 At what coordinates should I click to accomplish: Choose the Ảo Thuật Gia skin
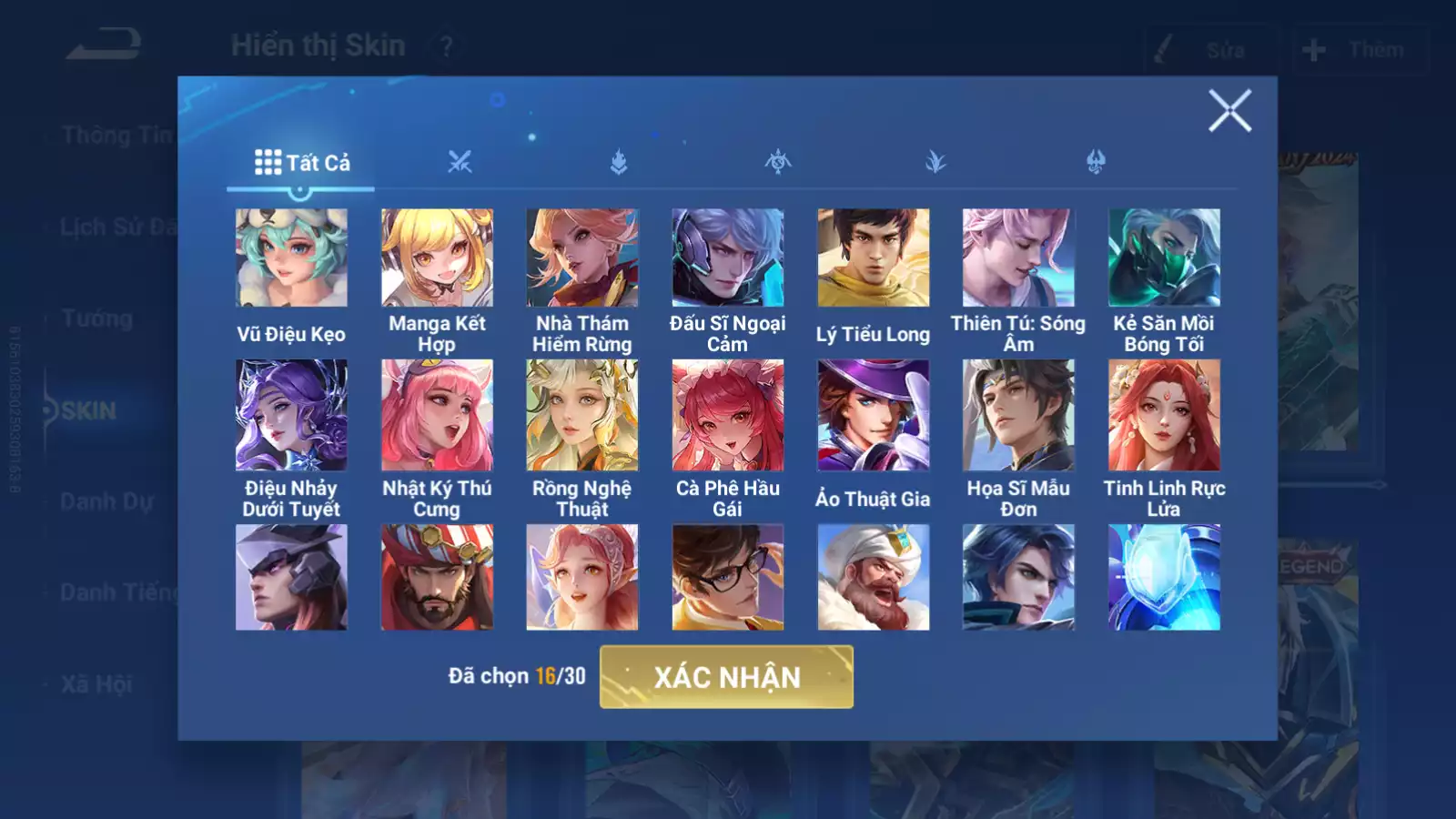(x=874, y=415)
